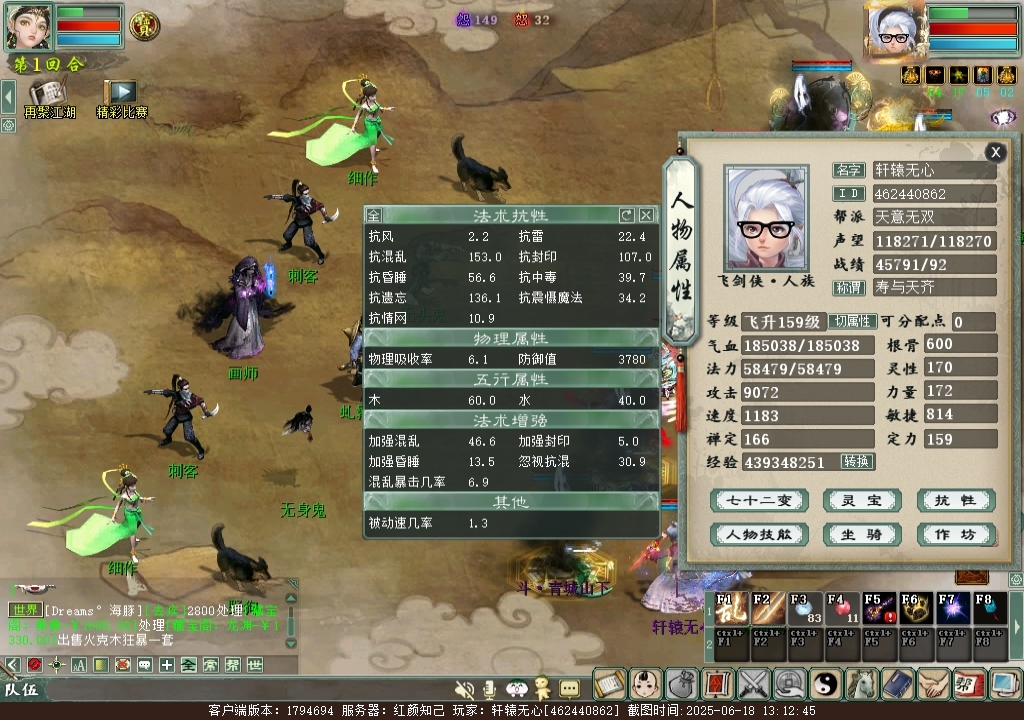Image resolution: width=1024 pixels, height=720 pixels.
Task: Close the character attributes panel
Action: (995, 152)
